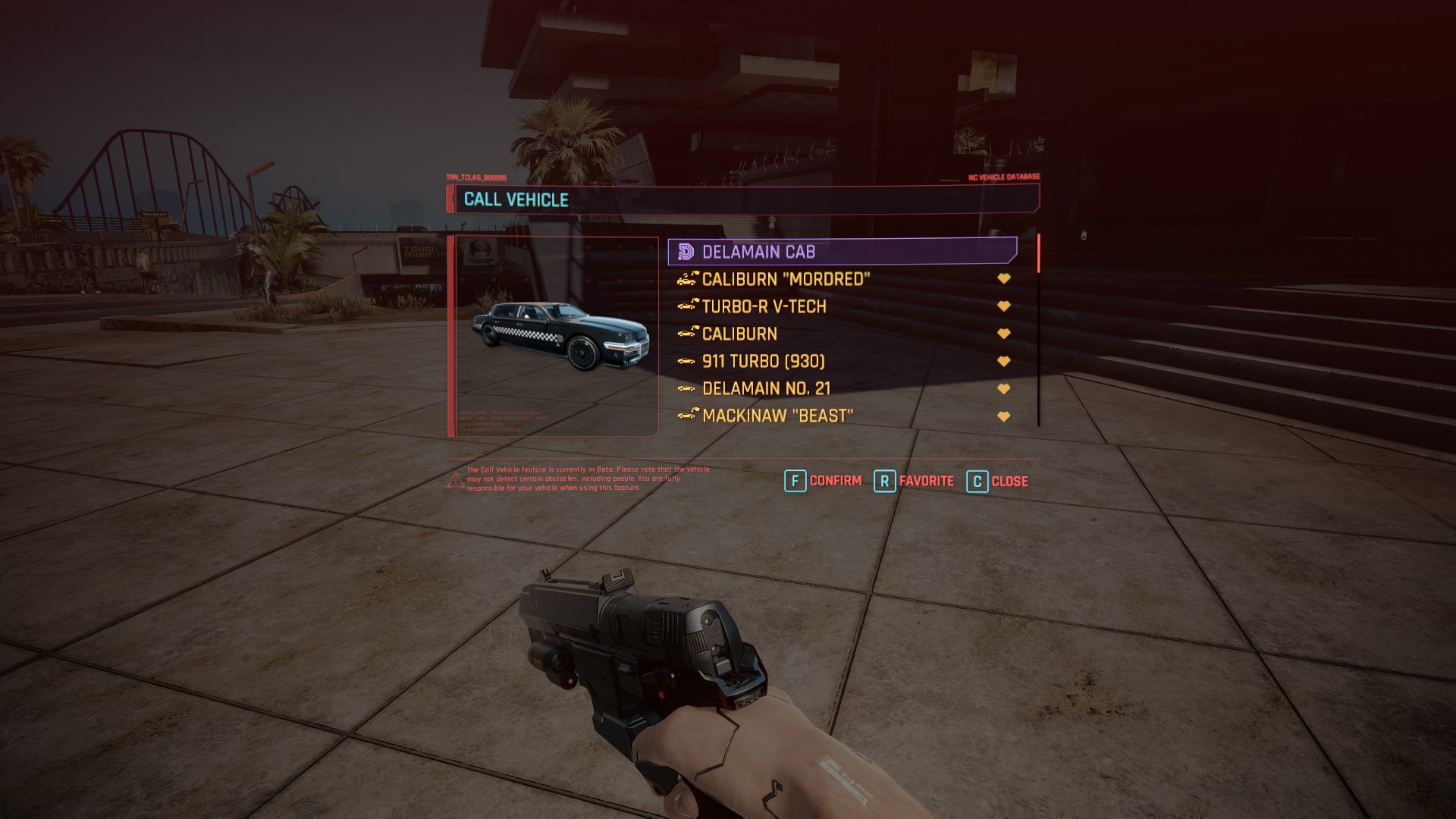Toggle favorite heart on 911 Turbo (930)
Image resolution: width=1456 pixels, height=819 pixels.
pos(1003,361)
